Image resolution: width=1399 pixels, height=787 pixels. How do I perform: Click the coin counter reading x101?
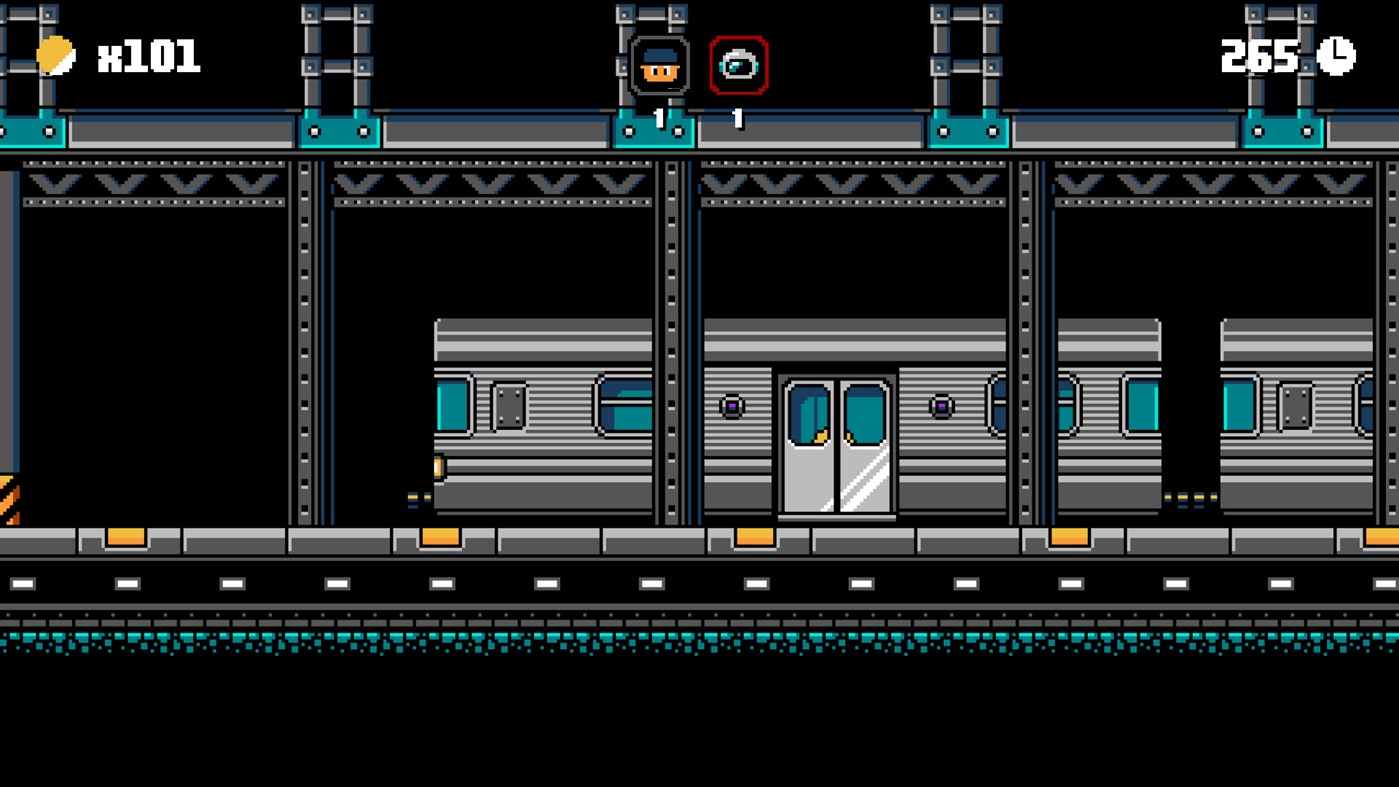[150, 57]
